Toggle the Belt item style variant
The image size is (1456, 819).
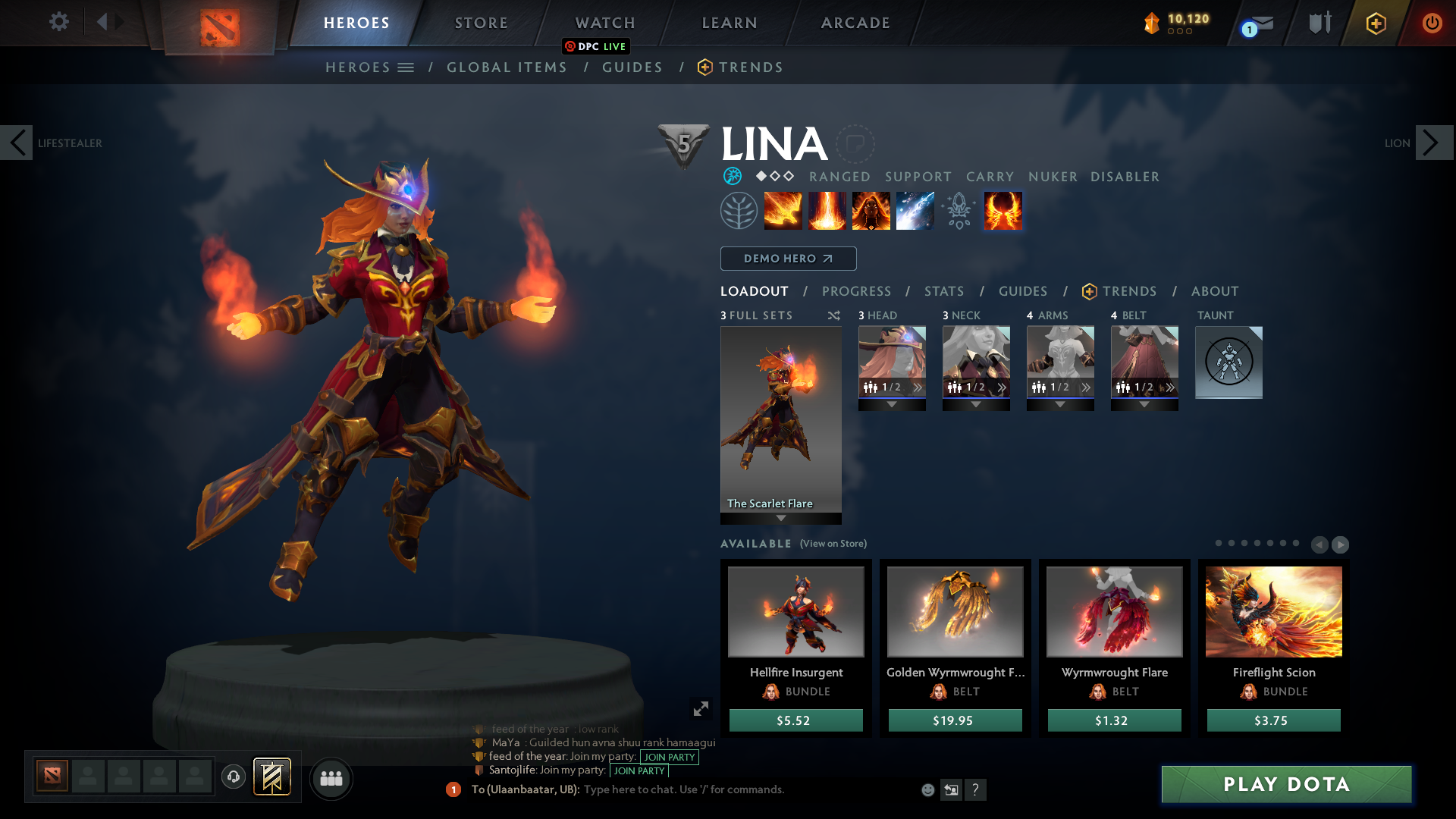coord(1169,386)
